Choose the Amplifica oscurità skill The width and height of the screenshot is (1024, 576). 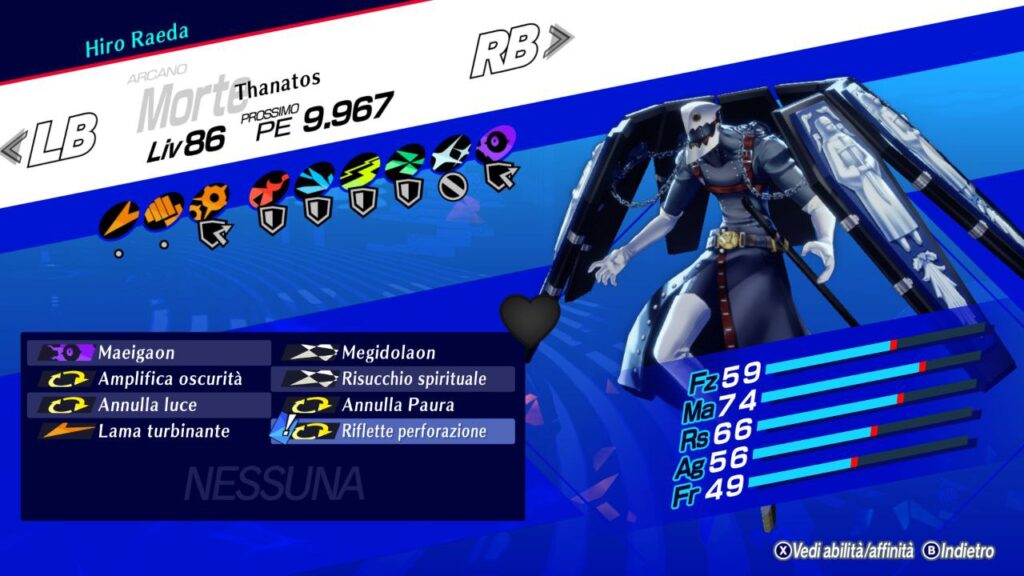[x=150, y=379]
